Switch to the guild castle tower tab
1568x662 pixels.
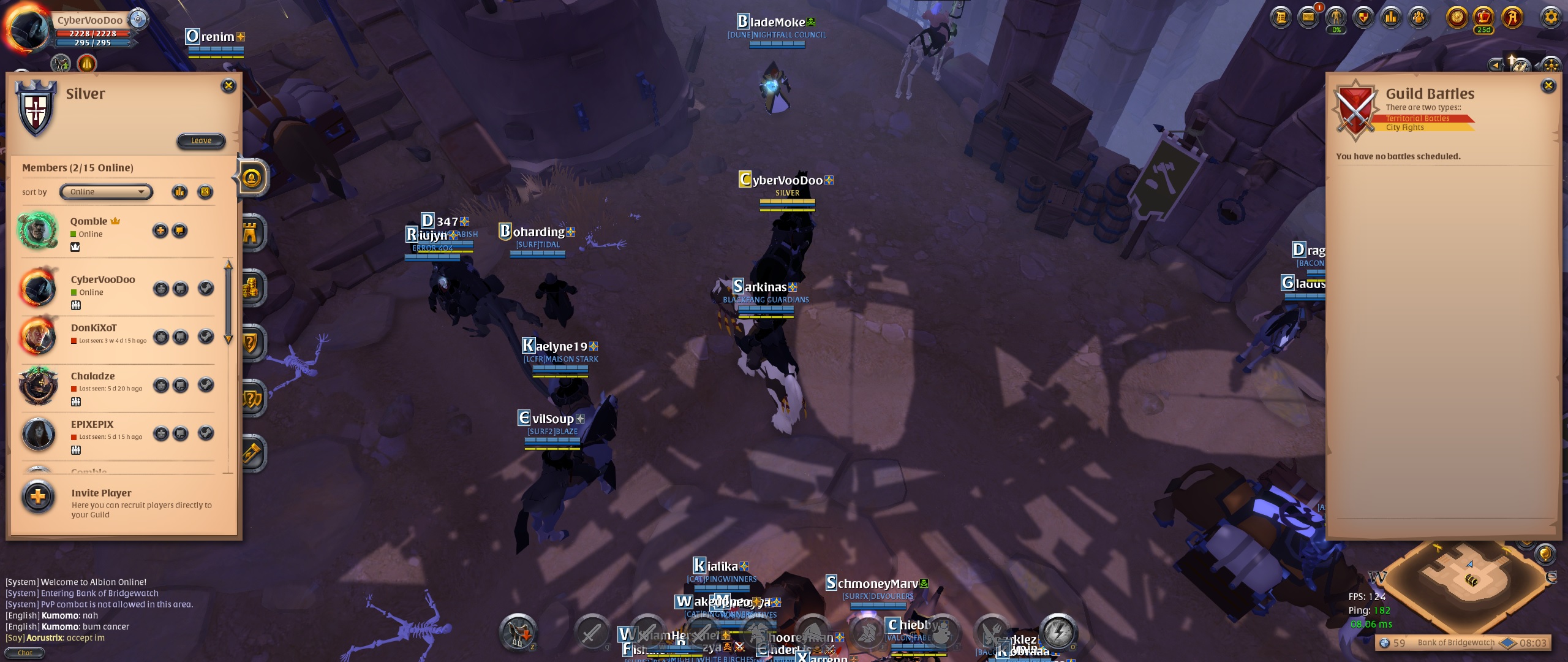coord(252,233)
